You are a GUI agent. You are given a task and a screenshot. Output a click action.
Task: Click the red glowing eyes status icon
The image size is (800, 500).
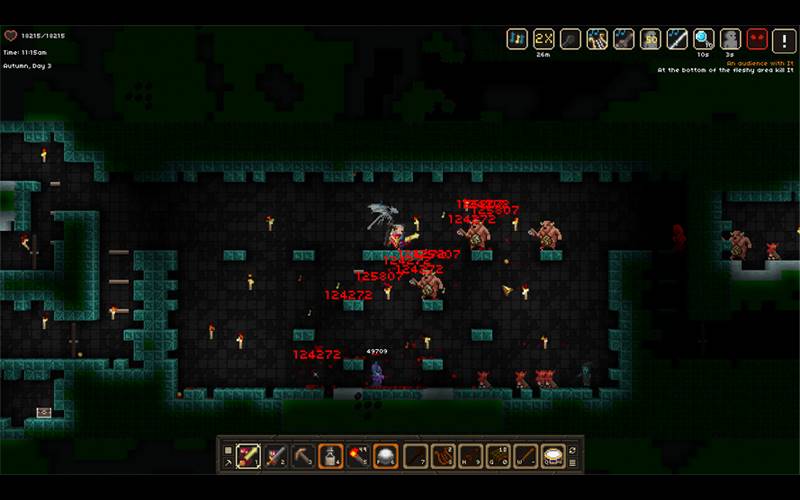[758, 38]
